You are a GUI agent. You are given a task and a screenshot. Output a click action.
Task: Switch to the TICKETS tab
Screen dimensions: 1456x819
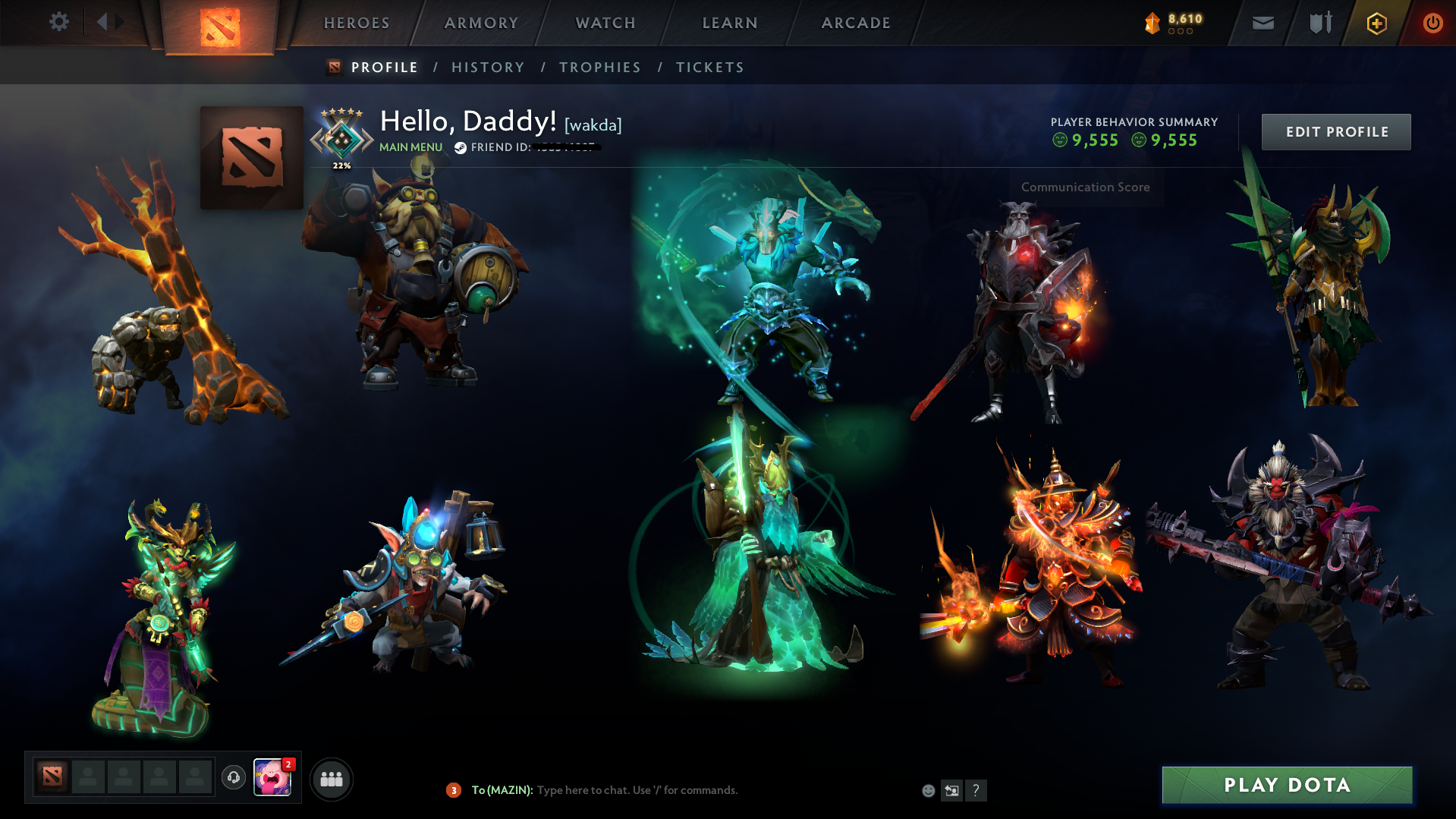click(x=709, y=67)
